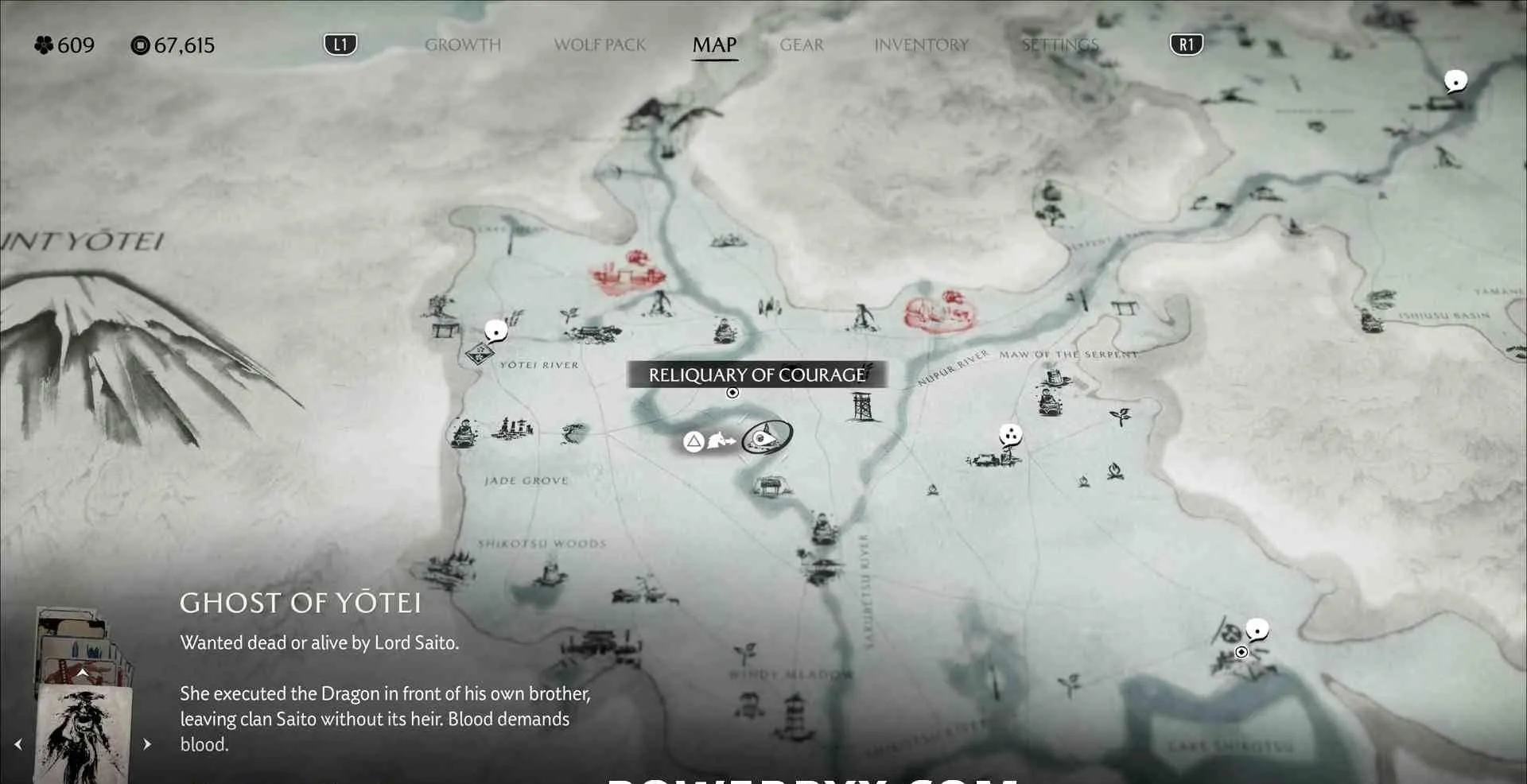The width and height of the screenshot is (1527, 784).
Task: Open the Inventory tab
Action: [x=921, y=45]
